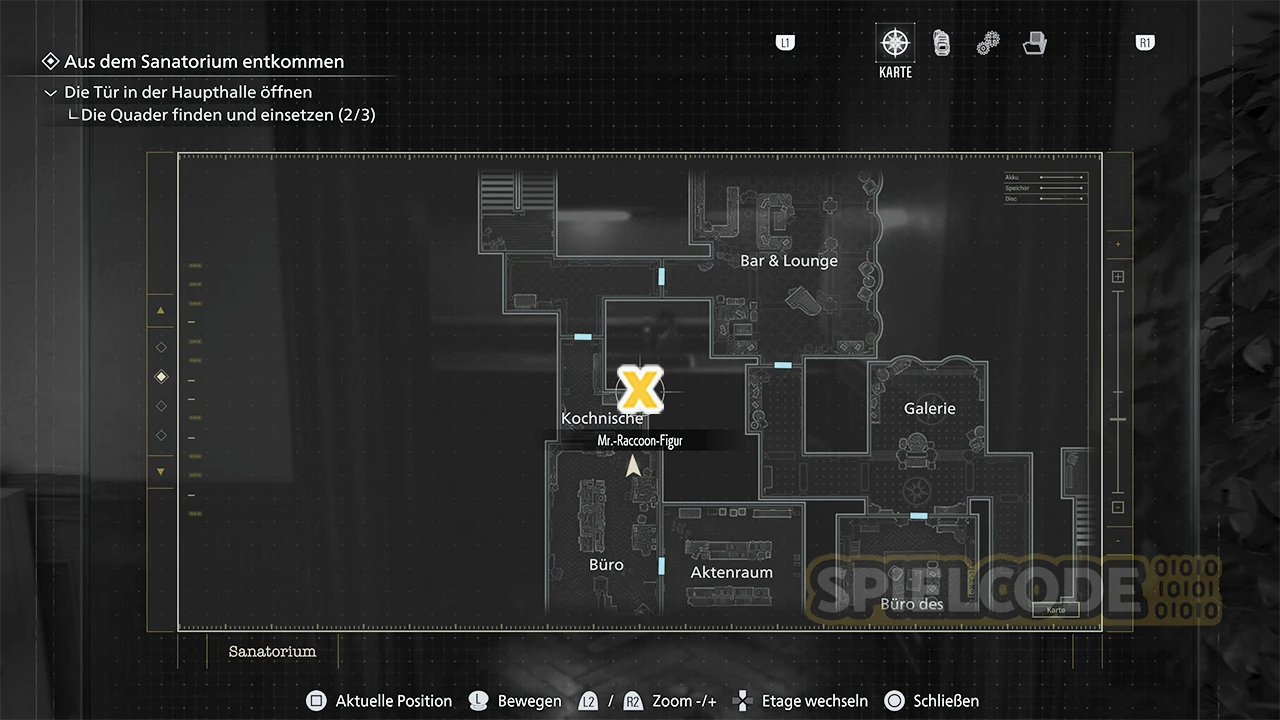Viewport: 1280px width, 720px height.
Task: Select the highlighted current floor diamond
Action: [161, 377]
